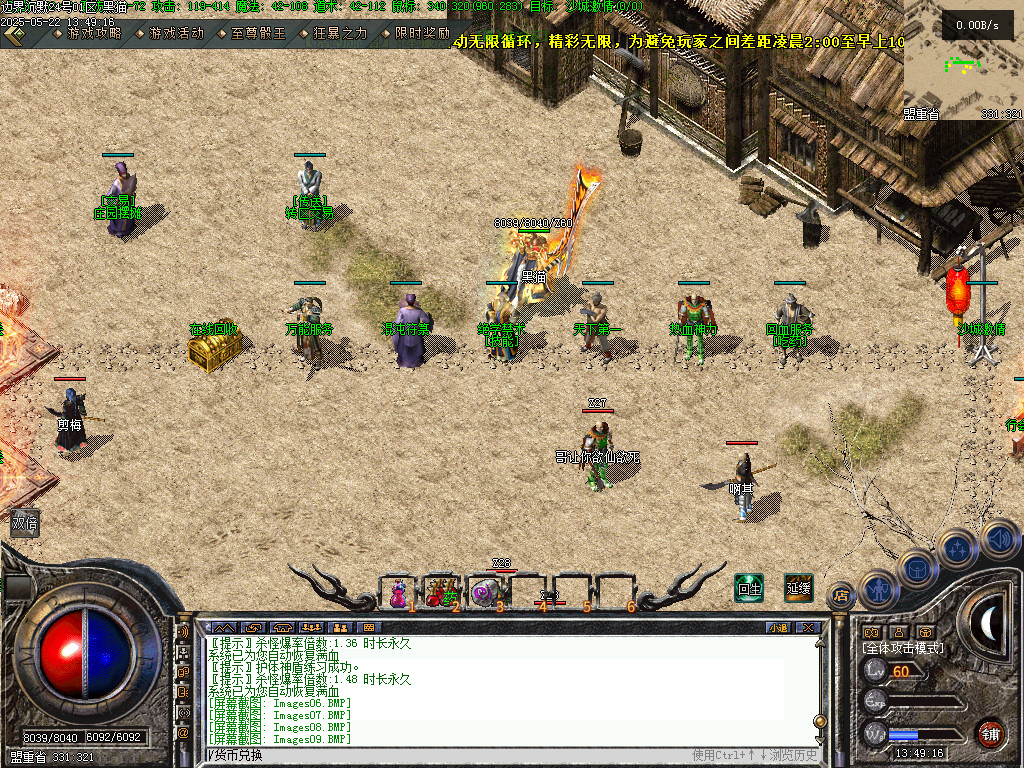Open the 游戏活动 events menu
Image resolution: width=1024 pixels, height=768 pixels.
[x=176, y=33]
